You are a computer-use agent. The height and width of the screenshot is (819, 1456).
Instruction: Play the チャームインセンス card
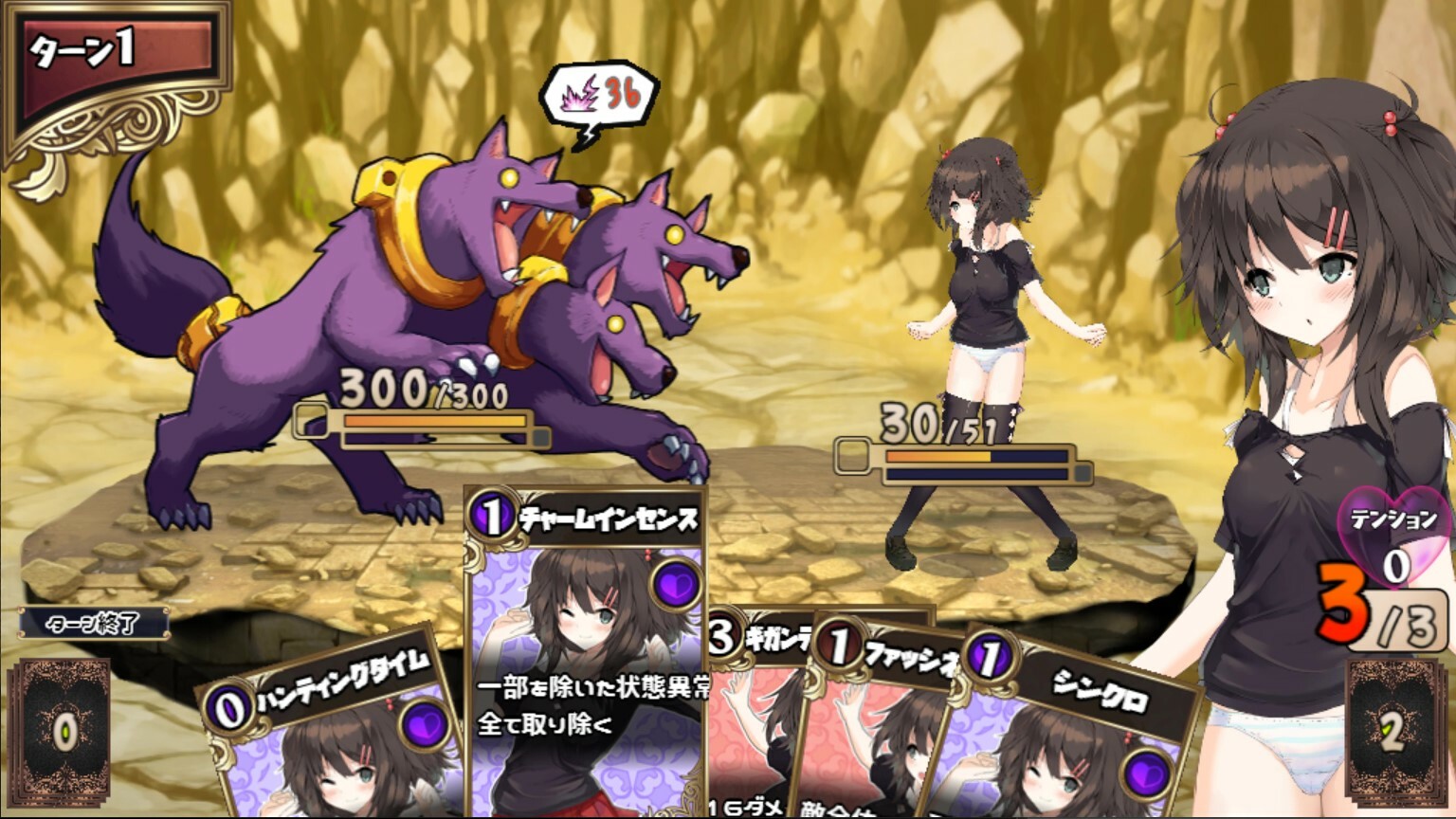pos(583,654)
